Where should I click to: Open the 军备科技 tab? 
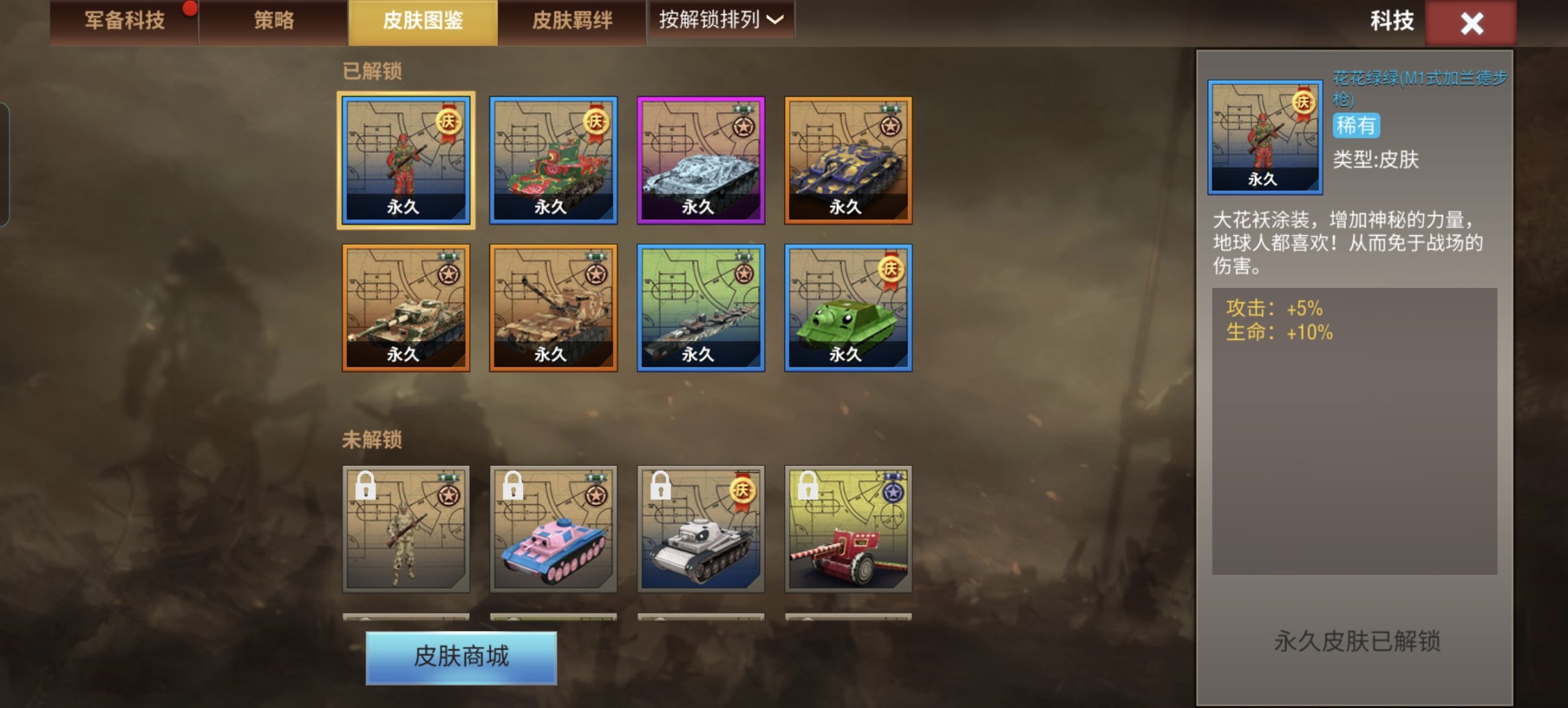[x=121, y=20]
